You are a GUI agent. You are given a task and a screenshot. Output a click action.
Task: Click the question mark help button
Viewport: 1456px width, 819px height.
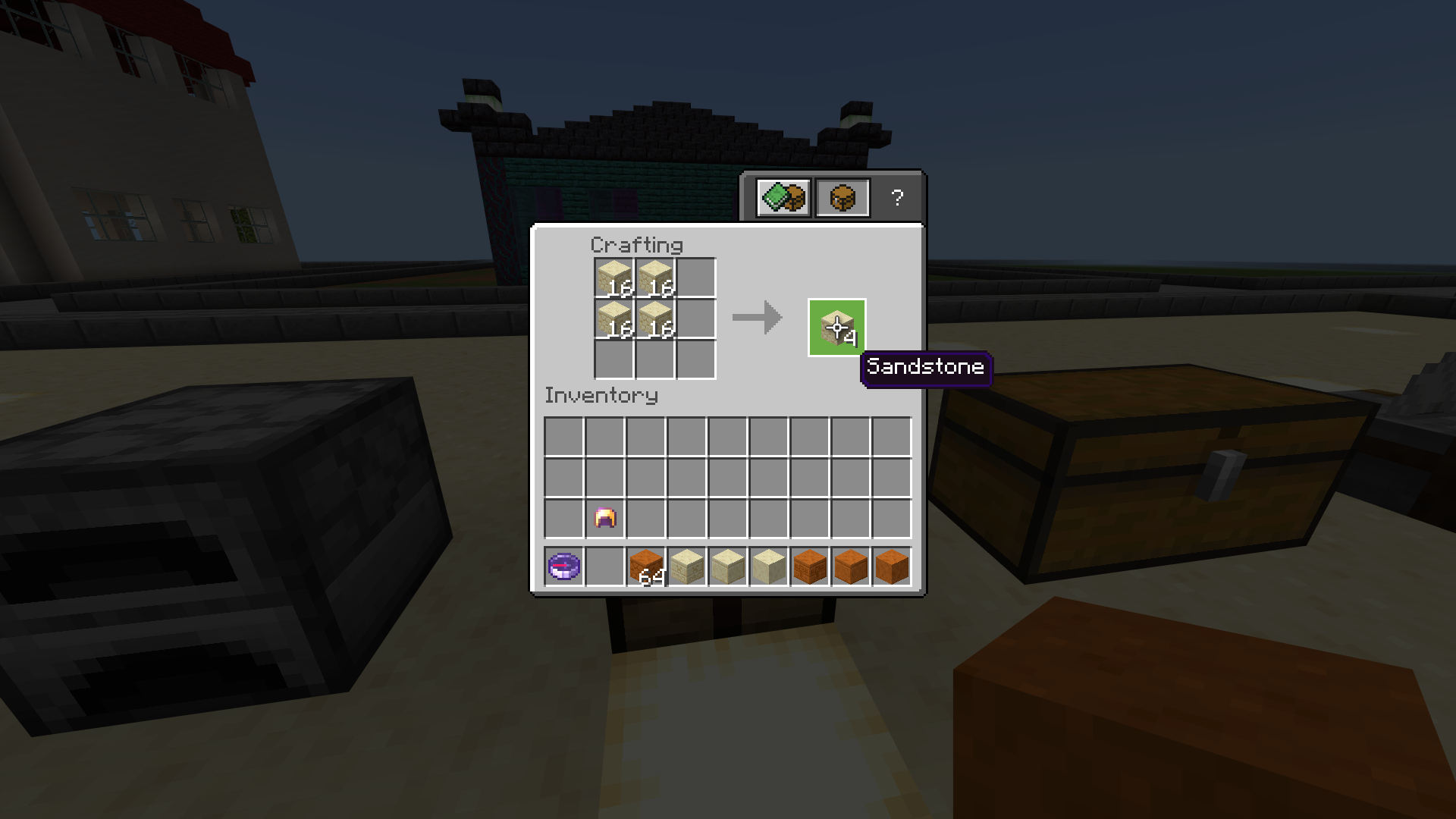[898, 197]
